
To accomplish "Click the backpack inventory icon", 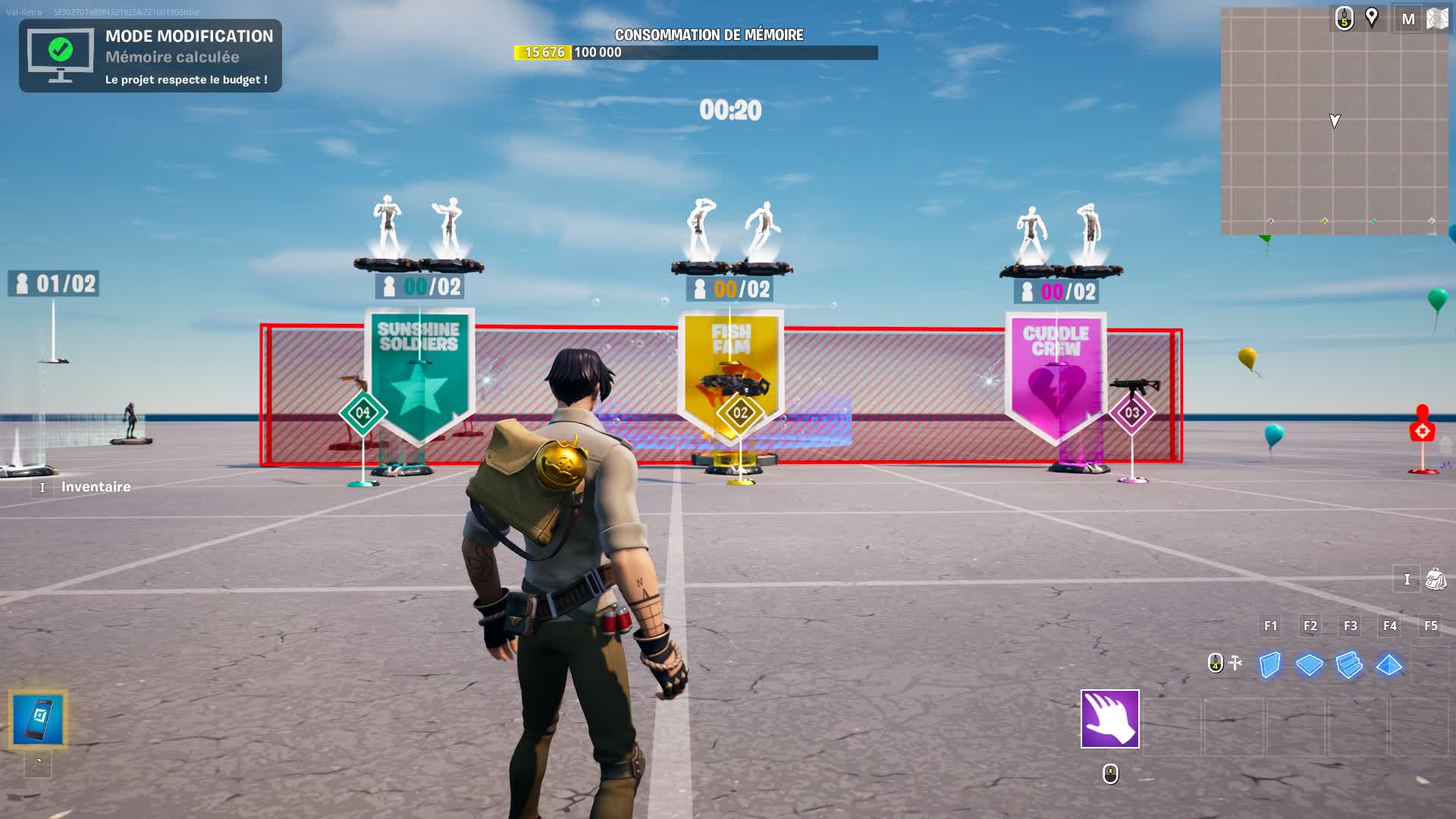I will click(1433, 579).
